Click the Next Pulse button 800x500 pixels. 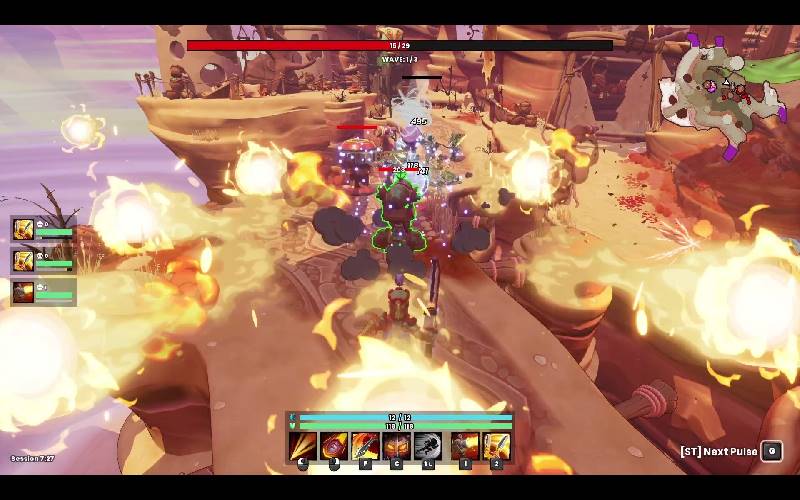[x=771, y=451]
